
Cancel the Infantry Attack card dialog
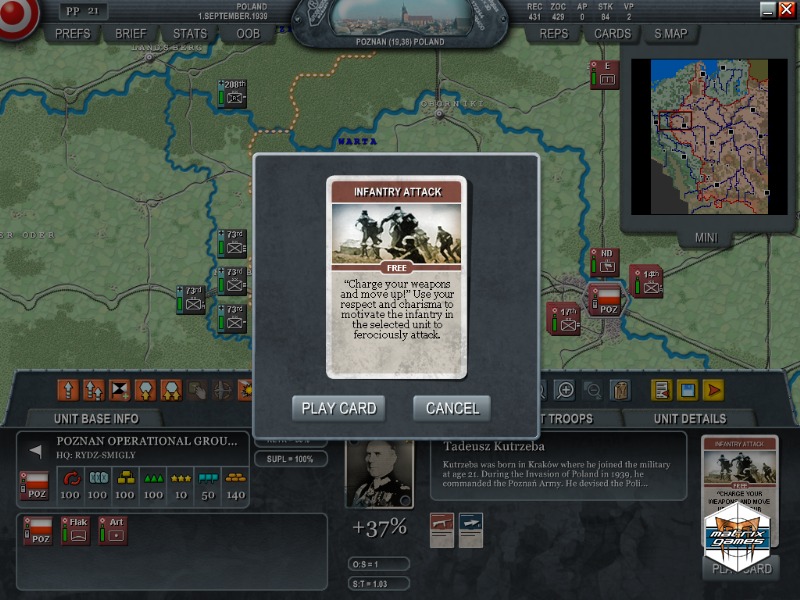click(452, 408)
